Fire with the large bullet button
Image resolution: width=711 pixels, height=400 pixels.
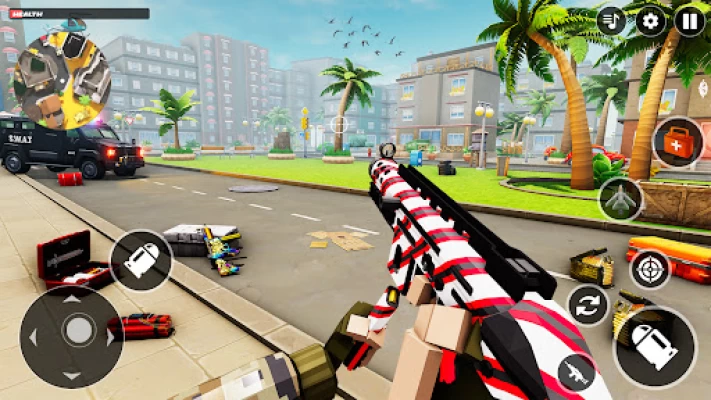tap(655, 346)
